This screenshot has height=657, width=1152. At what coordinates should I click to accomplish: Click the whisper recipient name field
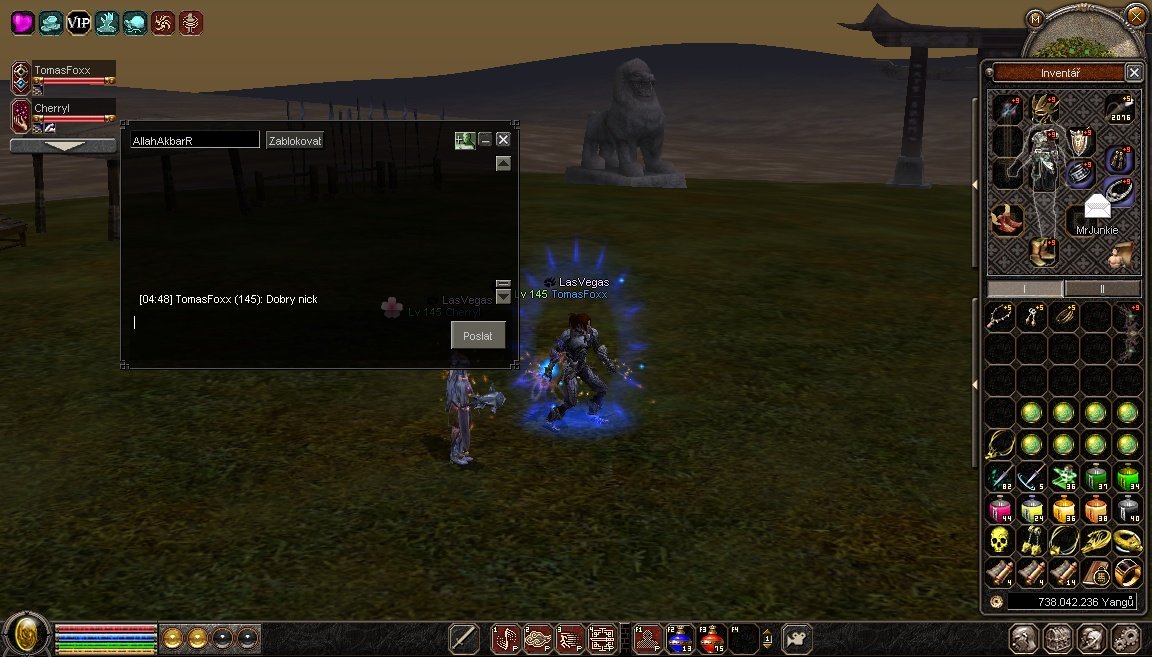coord(195,141)
